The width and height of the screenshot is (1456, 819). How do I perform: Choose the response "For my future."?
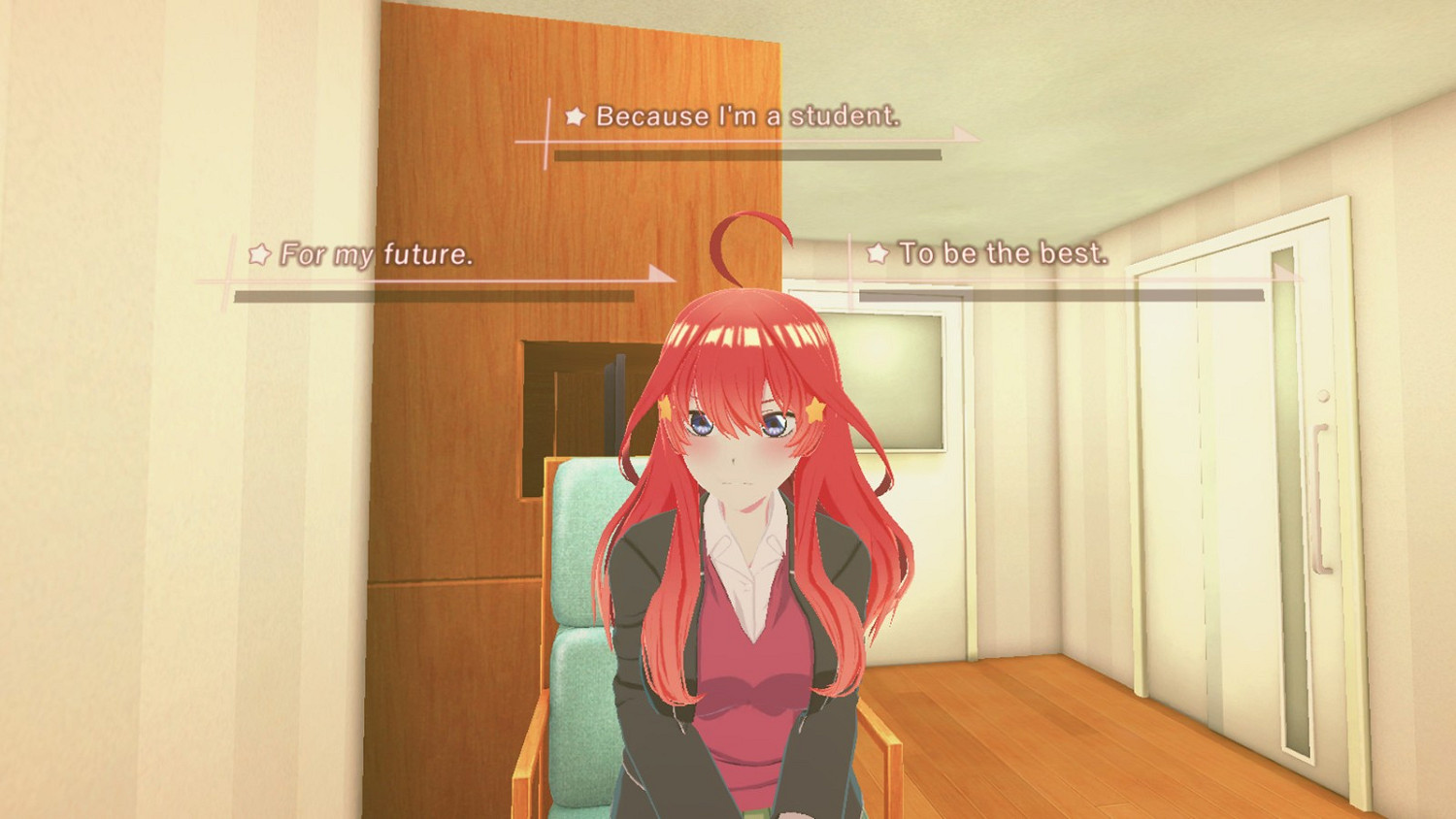coord(377,256)
